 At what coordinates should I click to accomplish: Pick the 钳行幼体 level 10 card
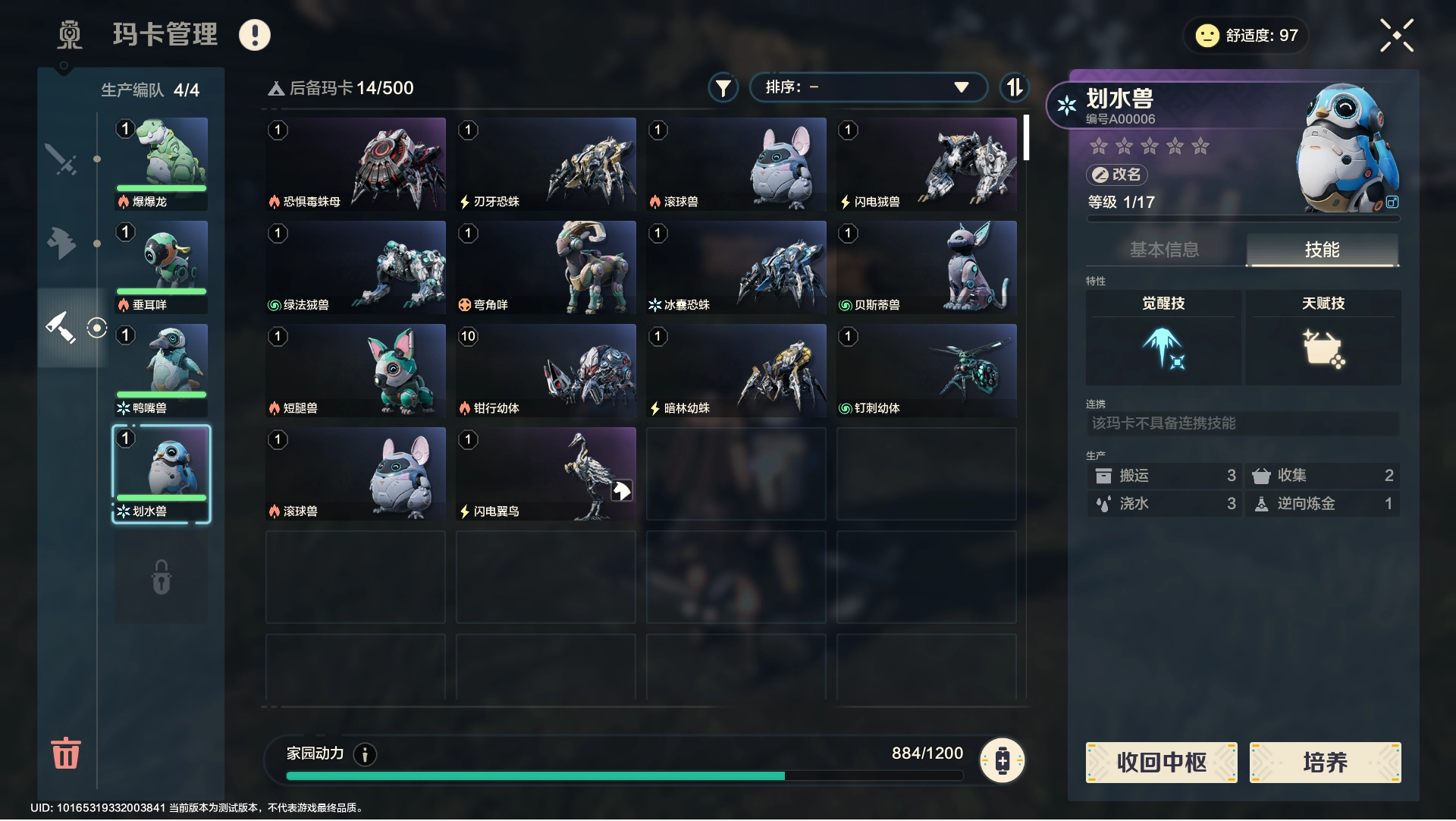point(546,370)
